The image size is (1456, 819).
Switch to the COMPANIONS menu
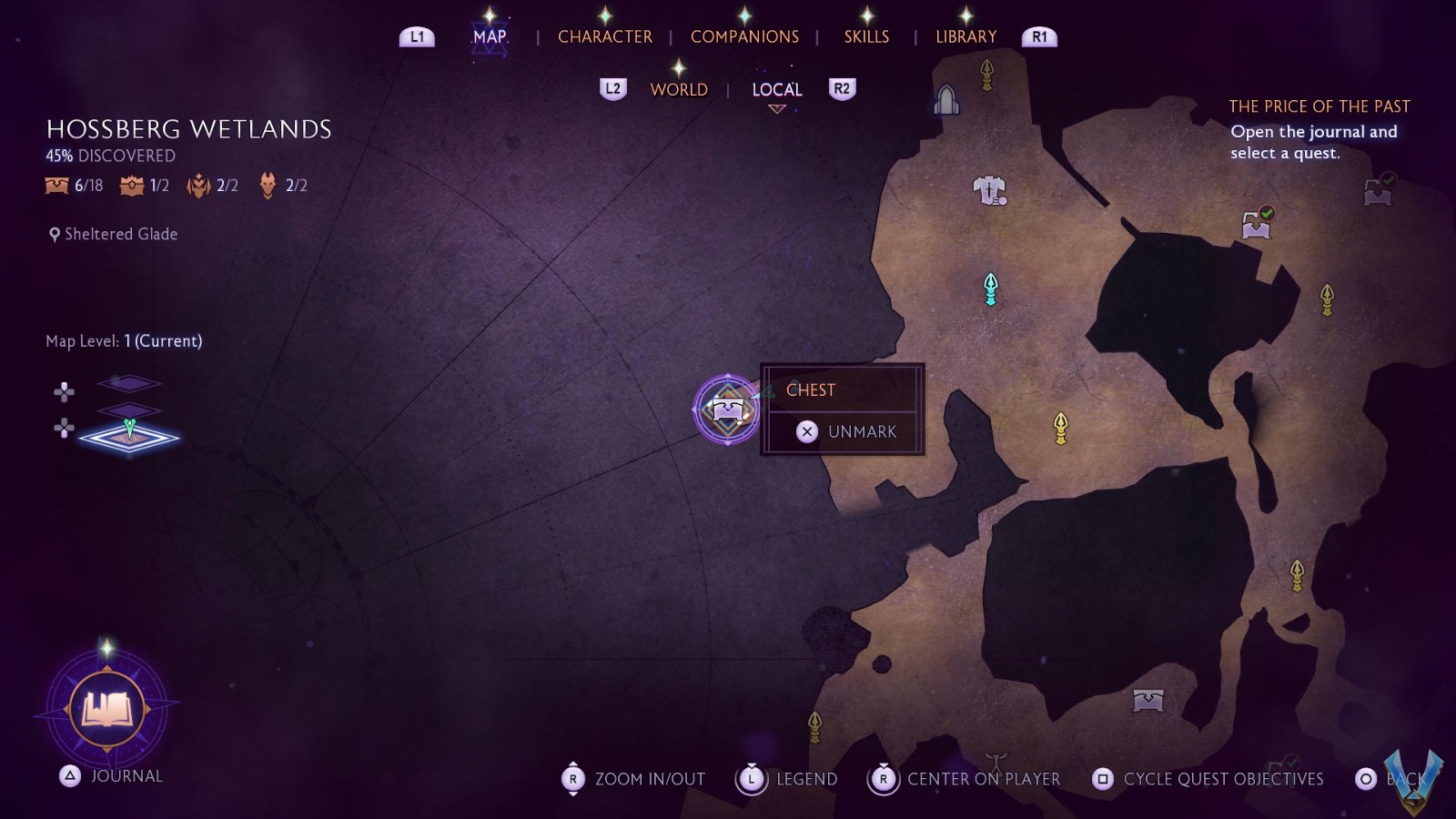744,36
